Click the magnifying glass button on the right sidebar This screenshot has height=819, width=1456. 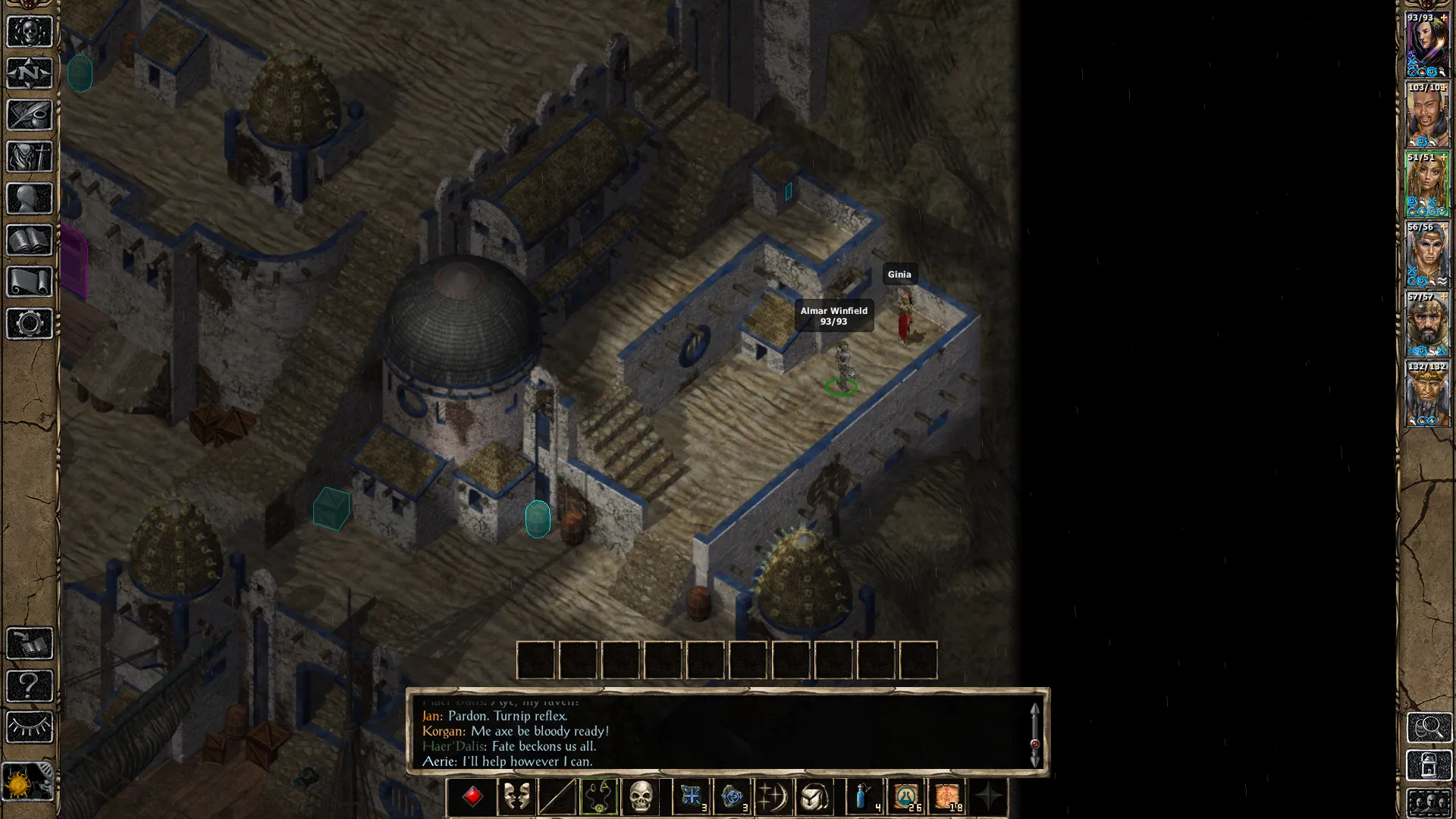pyautogui.click(x=1429, y=727)
